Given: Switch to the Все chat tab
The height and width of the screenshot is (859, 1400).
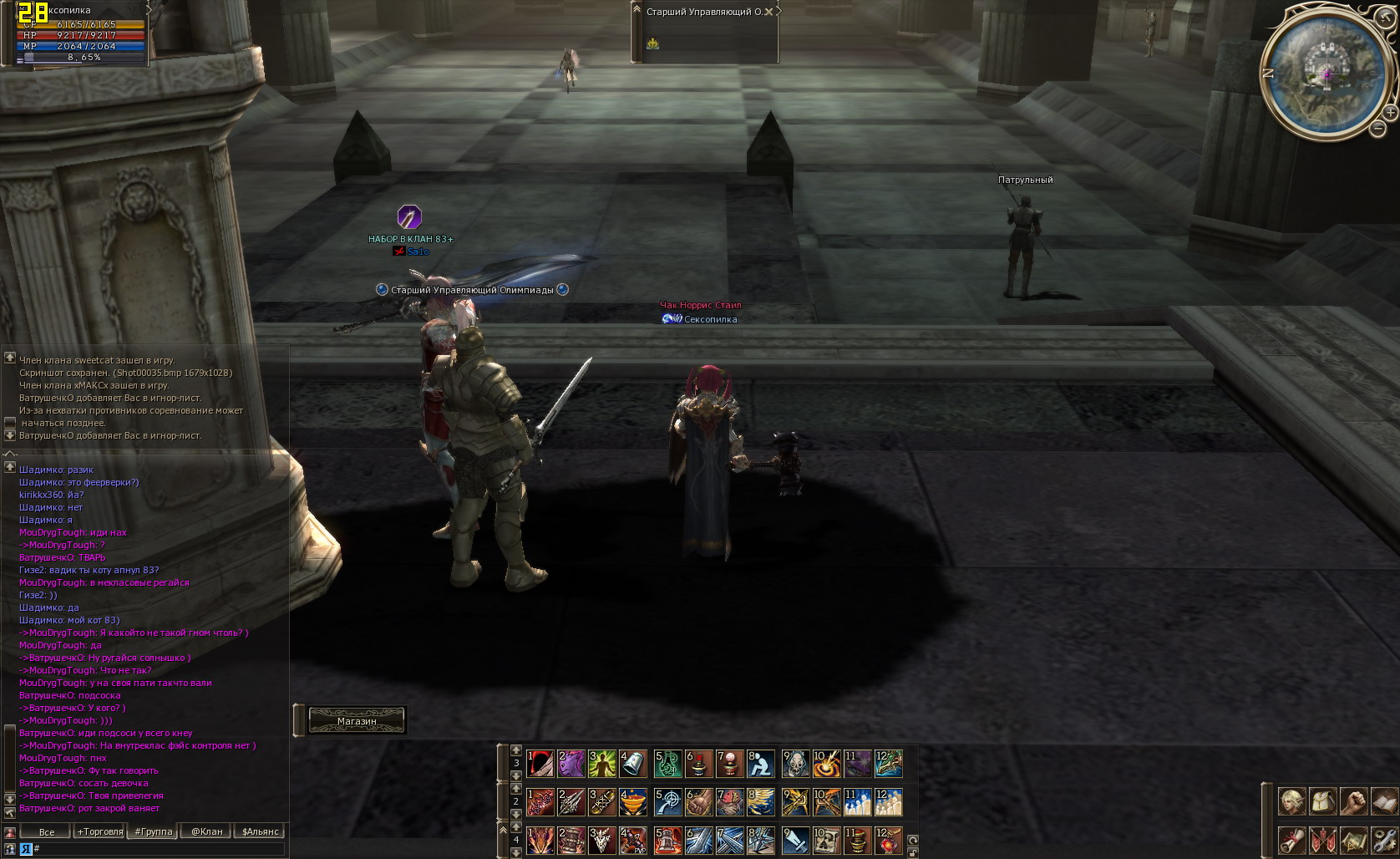Looking at the screenshot, I should click(x=47, y=831).
